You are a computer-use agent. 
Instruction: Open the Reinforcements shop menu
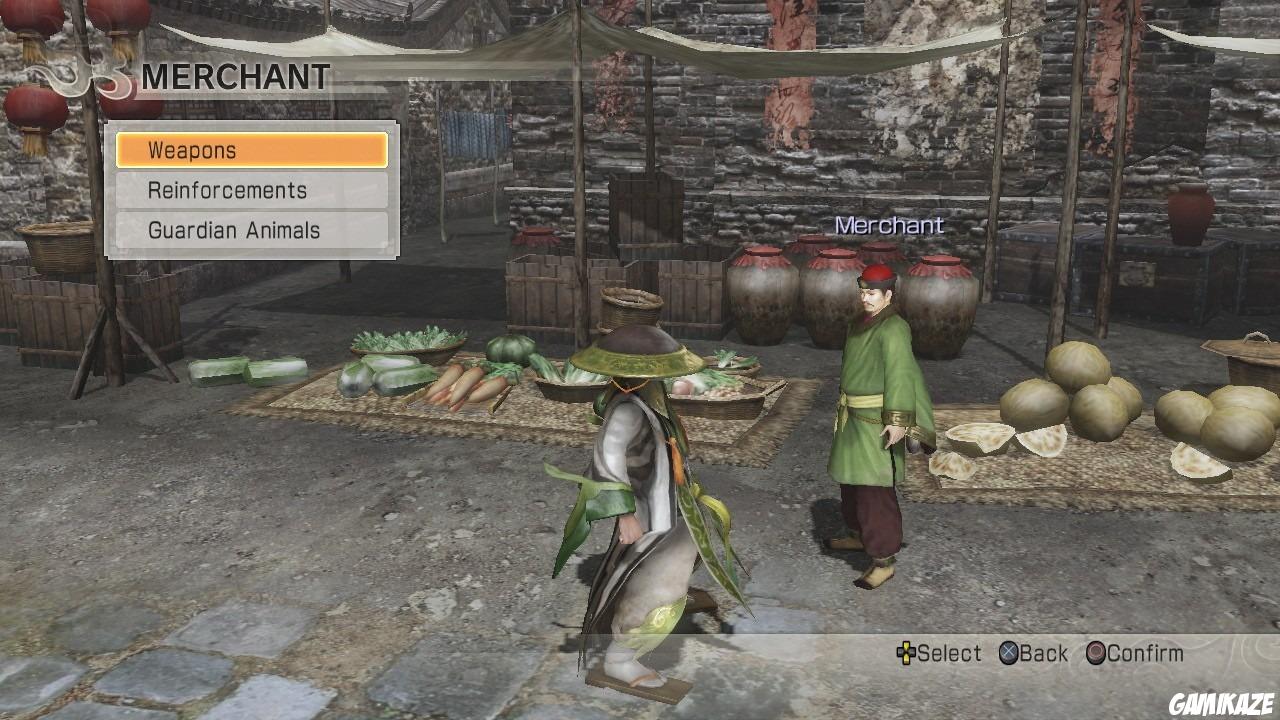pyautogui.click(x=250, y=190)
